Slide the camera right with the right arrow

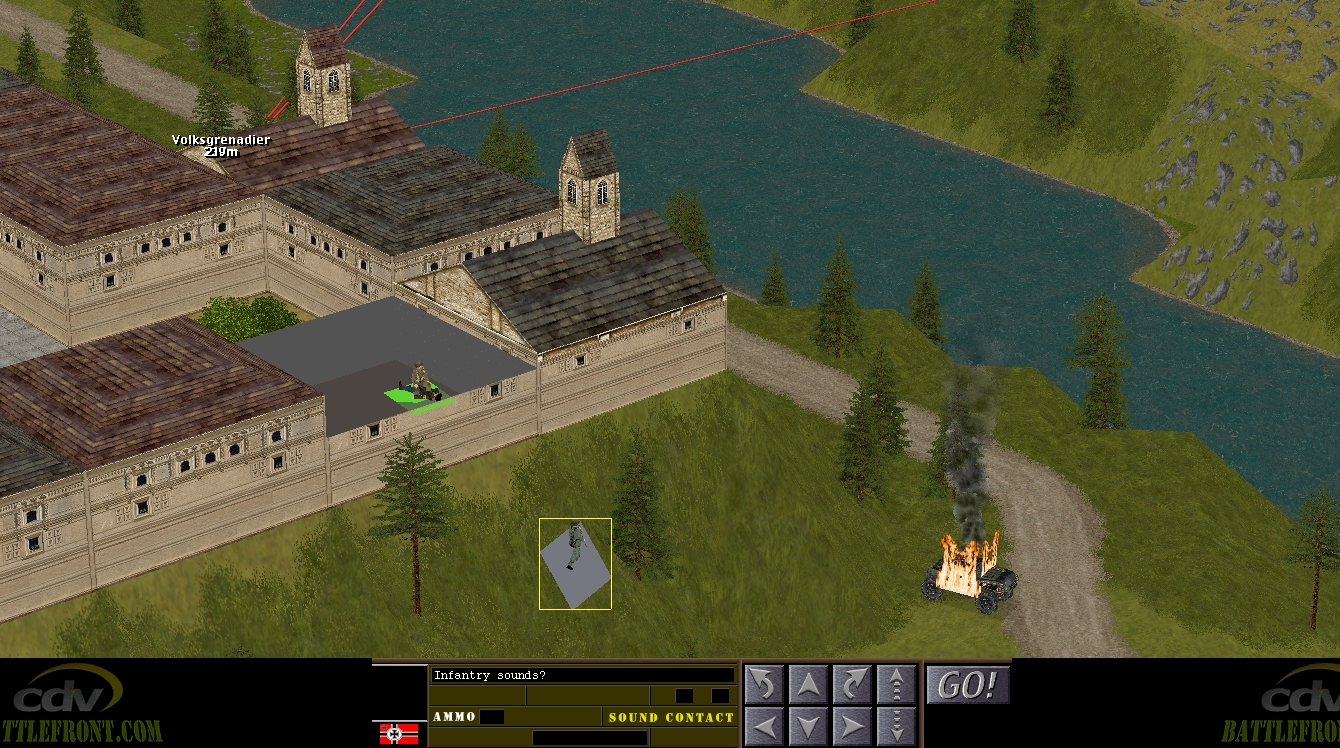point(852,725)
